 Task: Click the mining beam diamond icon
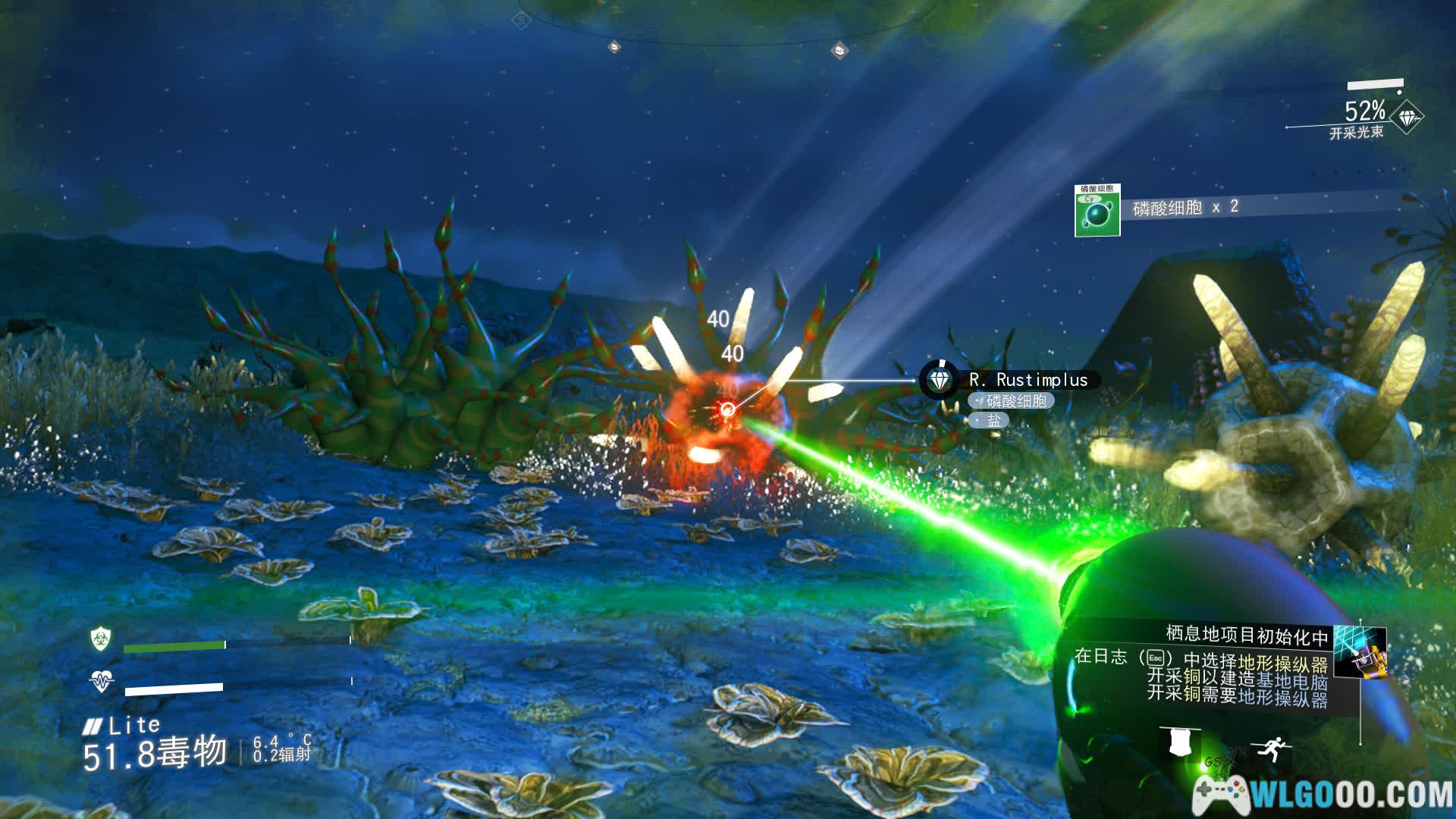pos(1409,118)
